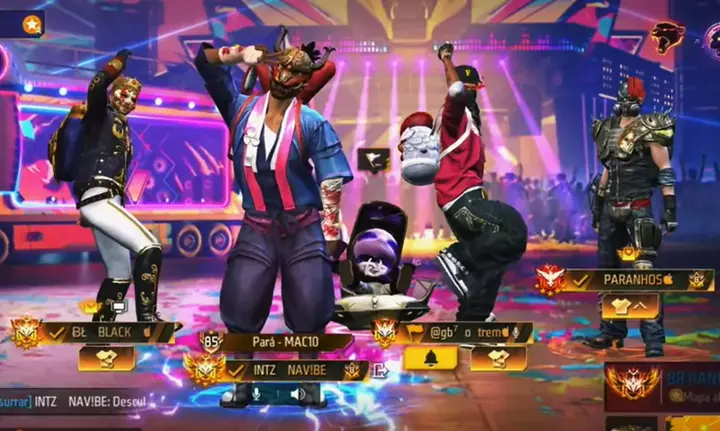Toggle the speaker icon under INTZ NAV!BE

[297, 394]
